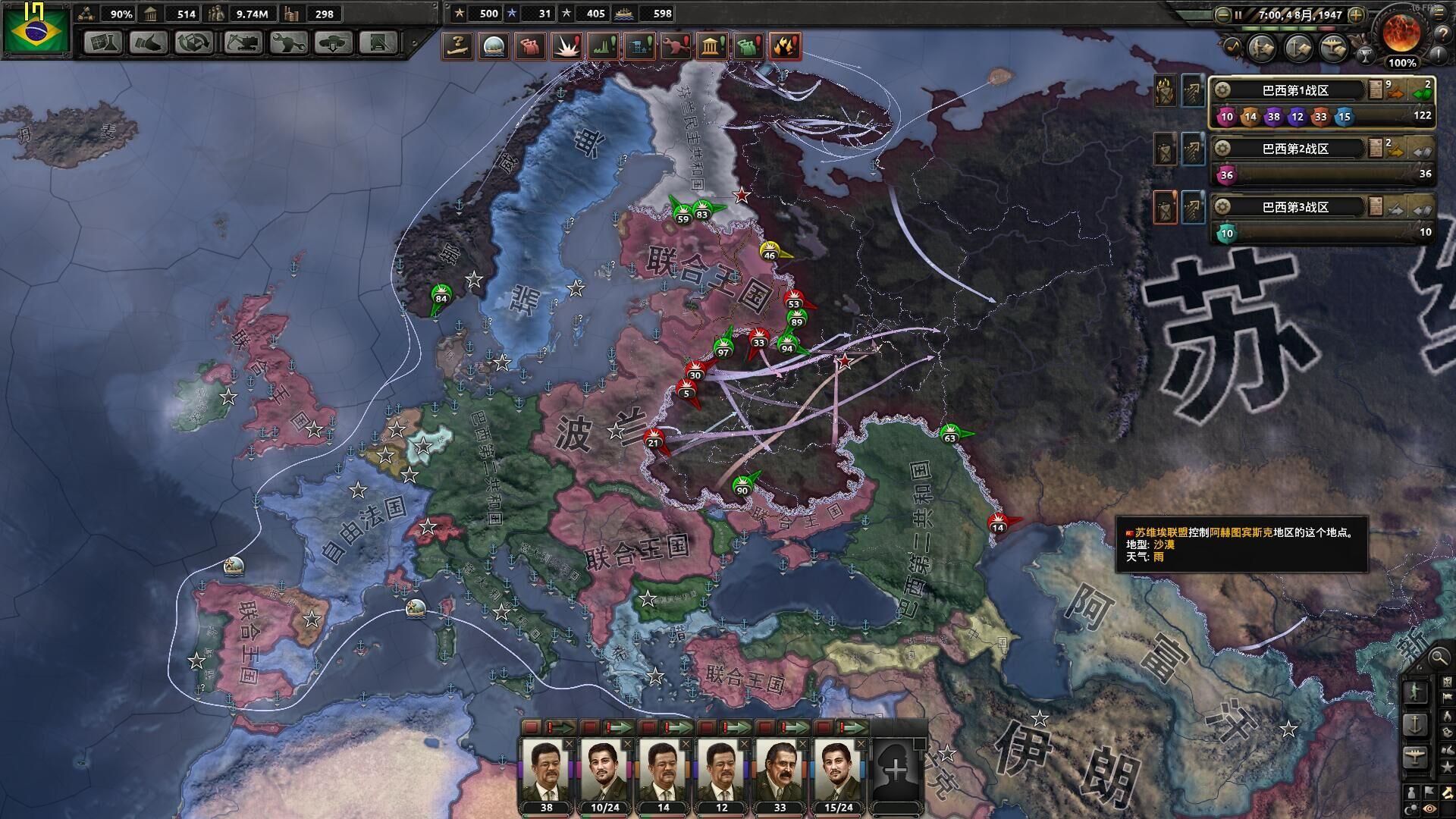The width and height of the screenshot is (1456, 819).
Task: Open the diplomacy handshake menu
Action: tap(149, 42)
